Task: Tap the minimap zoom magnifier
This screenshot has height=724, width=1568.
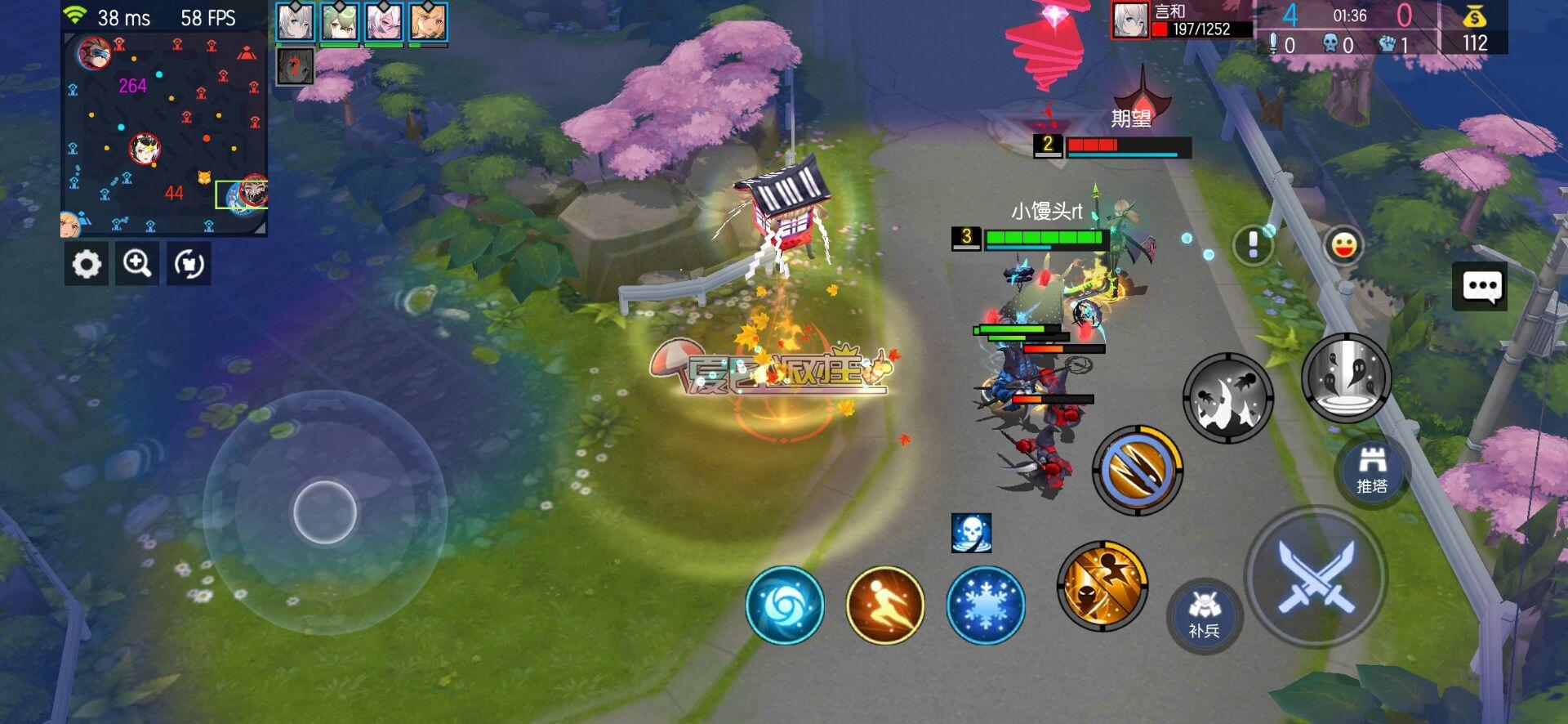Action: pos(137,264)
